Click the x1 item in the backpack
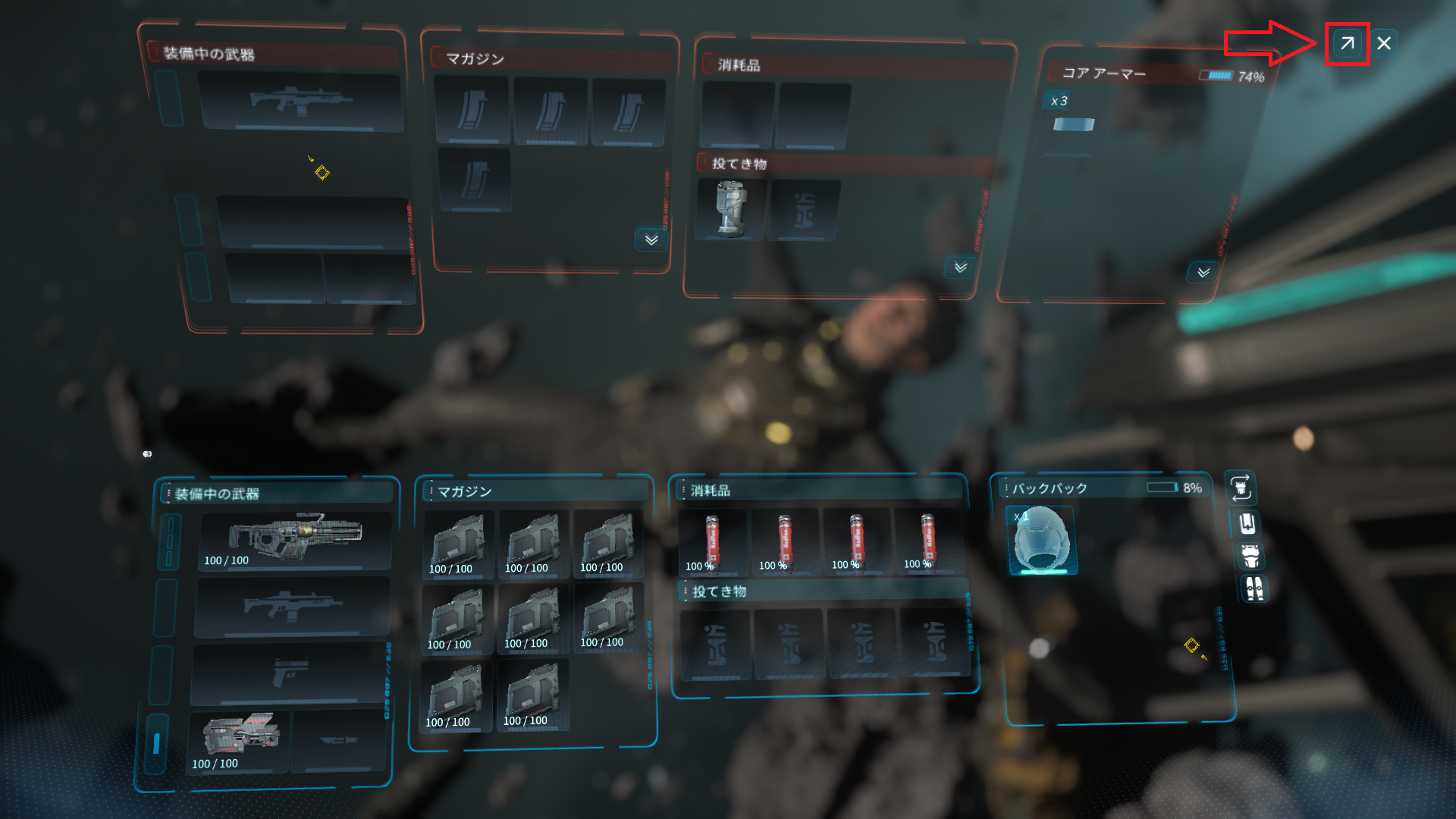This screenshot has width=1456, height=819. pyautogui.click(x=1043, y=540)
